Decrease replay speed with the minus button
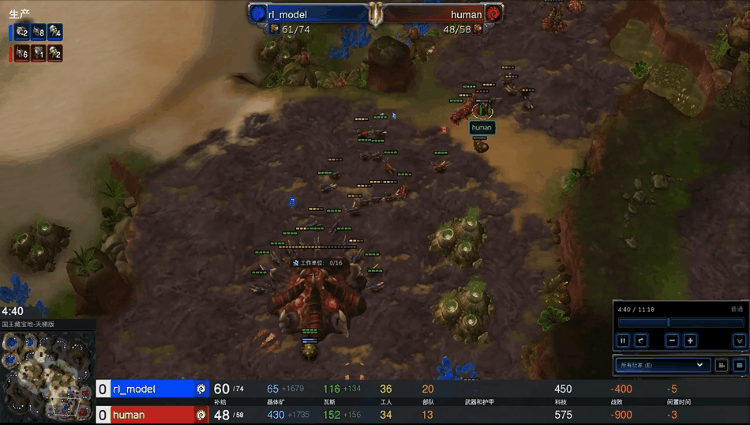 pyautogui.click(x=672, y=340)
